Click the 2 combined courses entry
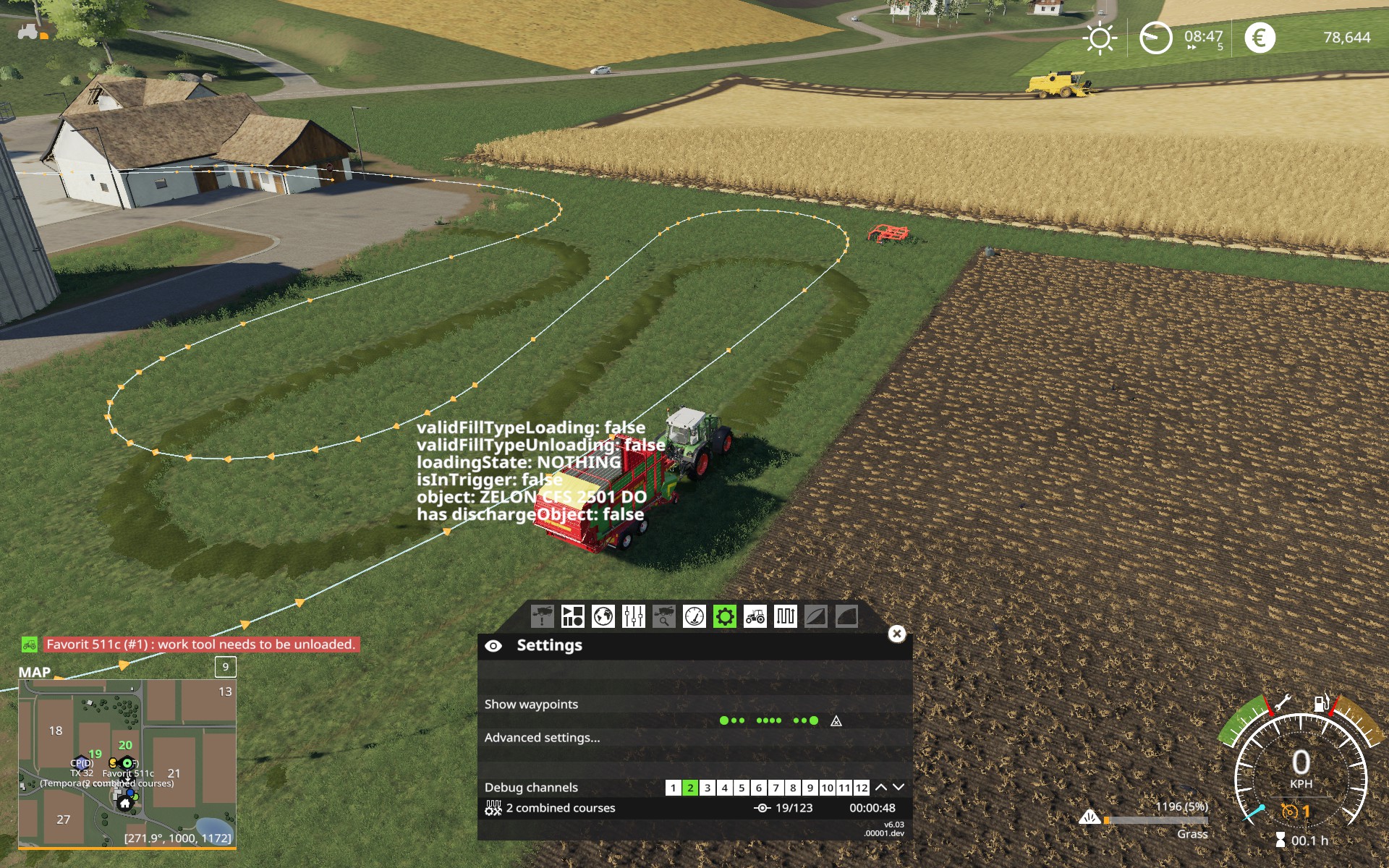Image resolution: width=1389 pixels, height=868 pixels. [561, 808]
